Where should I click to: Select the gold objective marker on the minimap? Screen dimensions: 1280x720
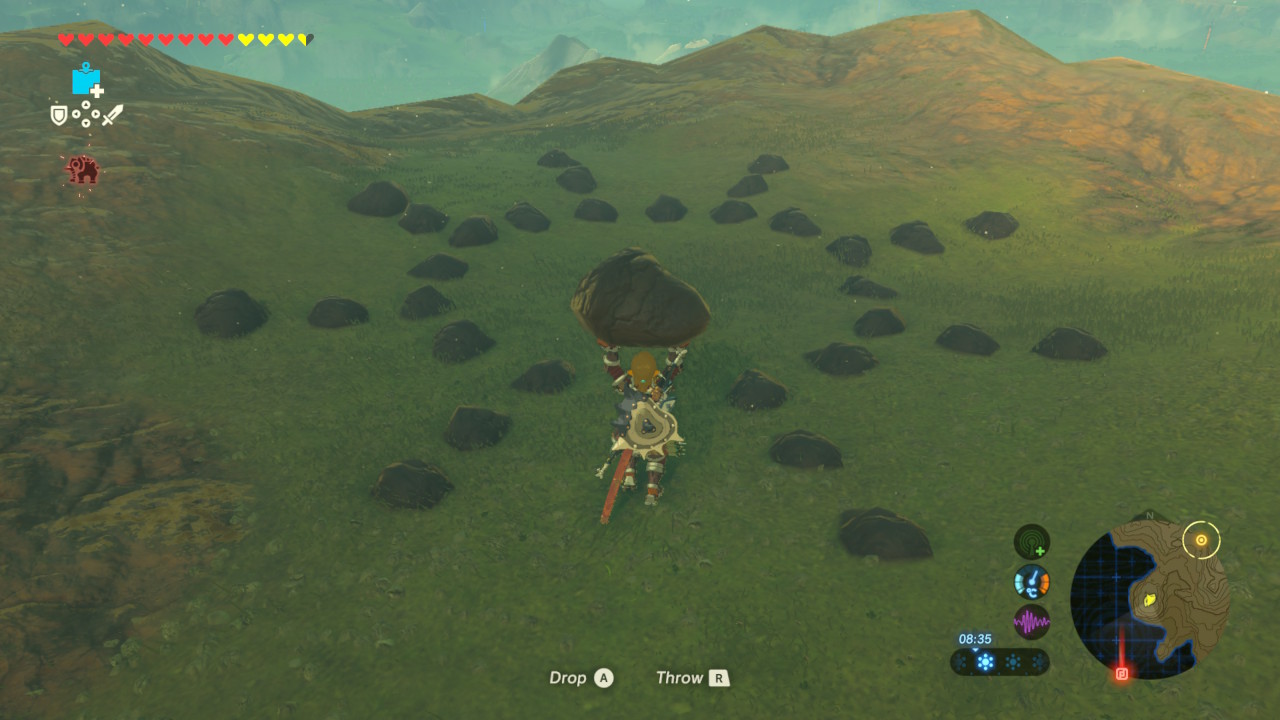(1201, 541)
